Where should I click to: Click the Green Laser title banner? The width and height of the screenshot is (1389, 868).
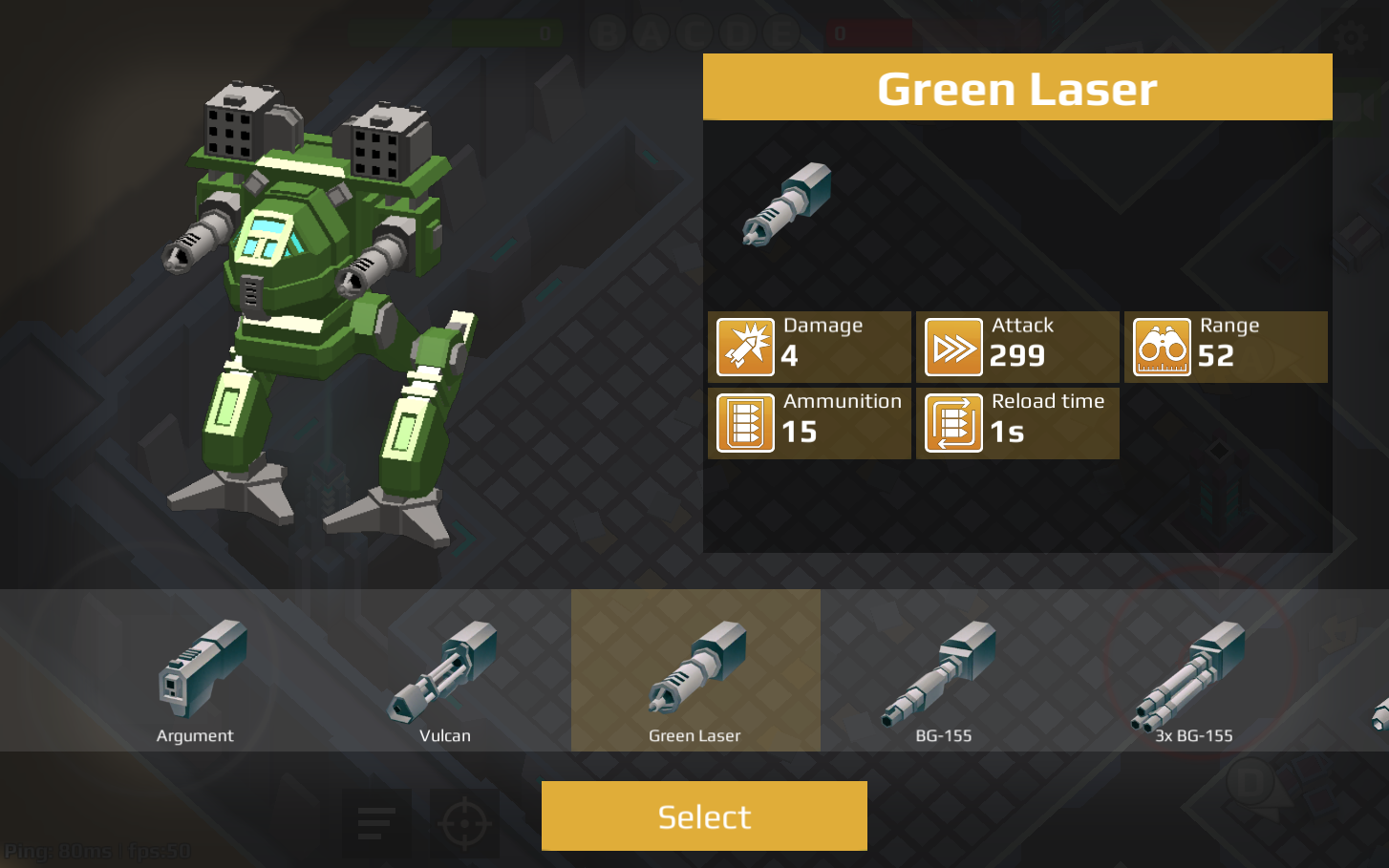click(1016, 87)
